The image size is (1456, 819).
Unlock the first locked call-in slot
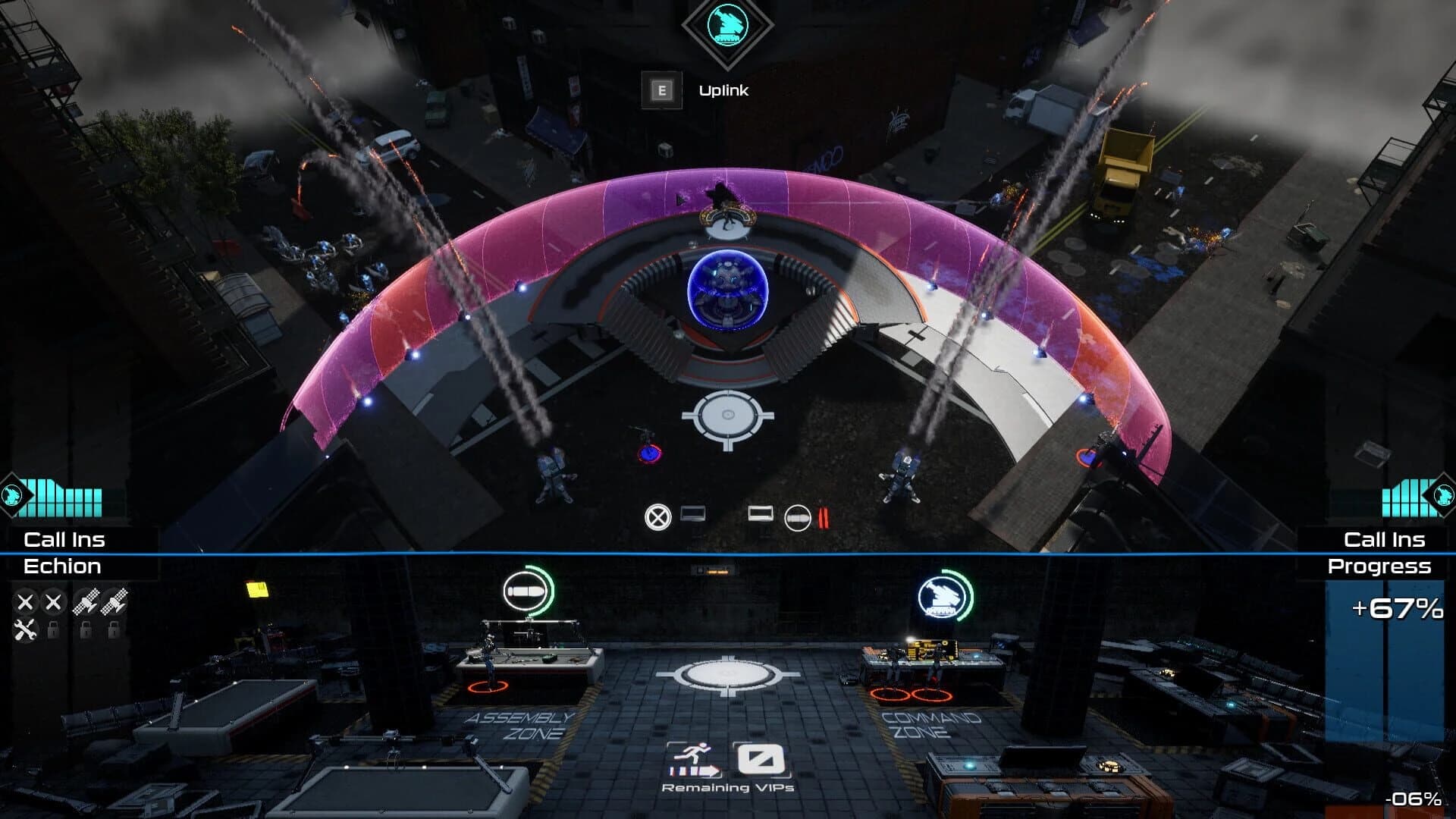tap(52, 631)
